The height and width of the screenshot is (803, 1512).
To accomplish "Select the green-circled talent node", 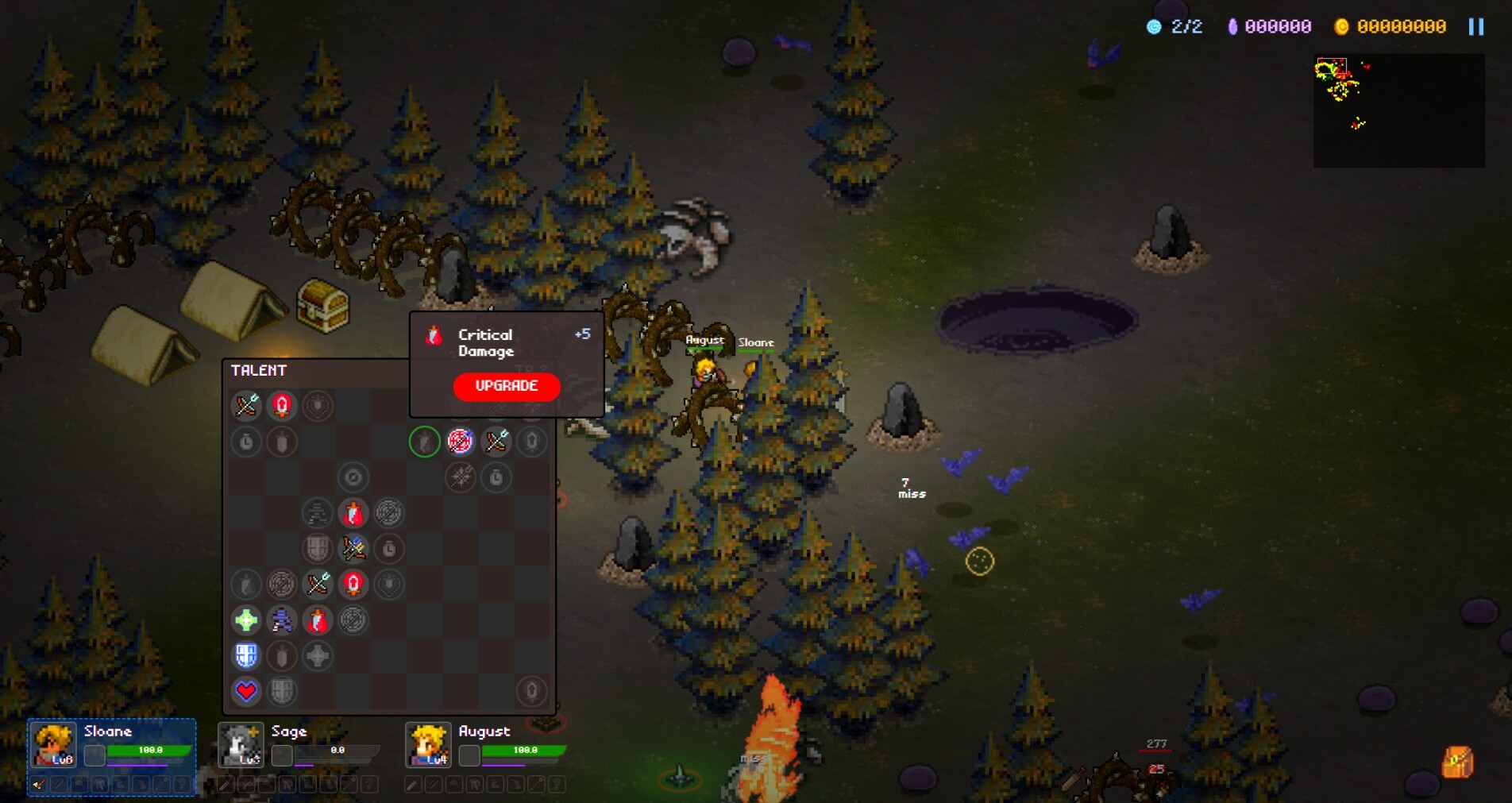I will [x=424, y=442].
